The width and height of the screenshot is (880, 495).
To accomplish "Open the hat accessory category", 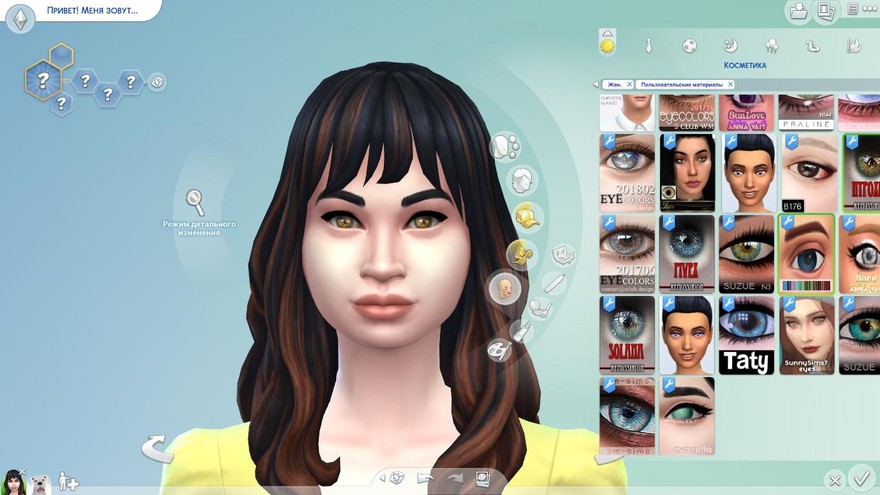I will pos(528,216).
